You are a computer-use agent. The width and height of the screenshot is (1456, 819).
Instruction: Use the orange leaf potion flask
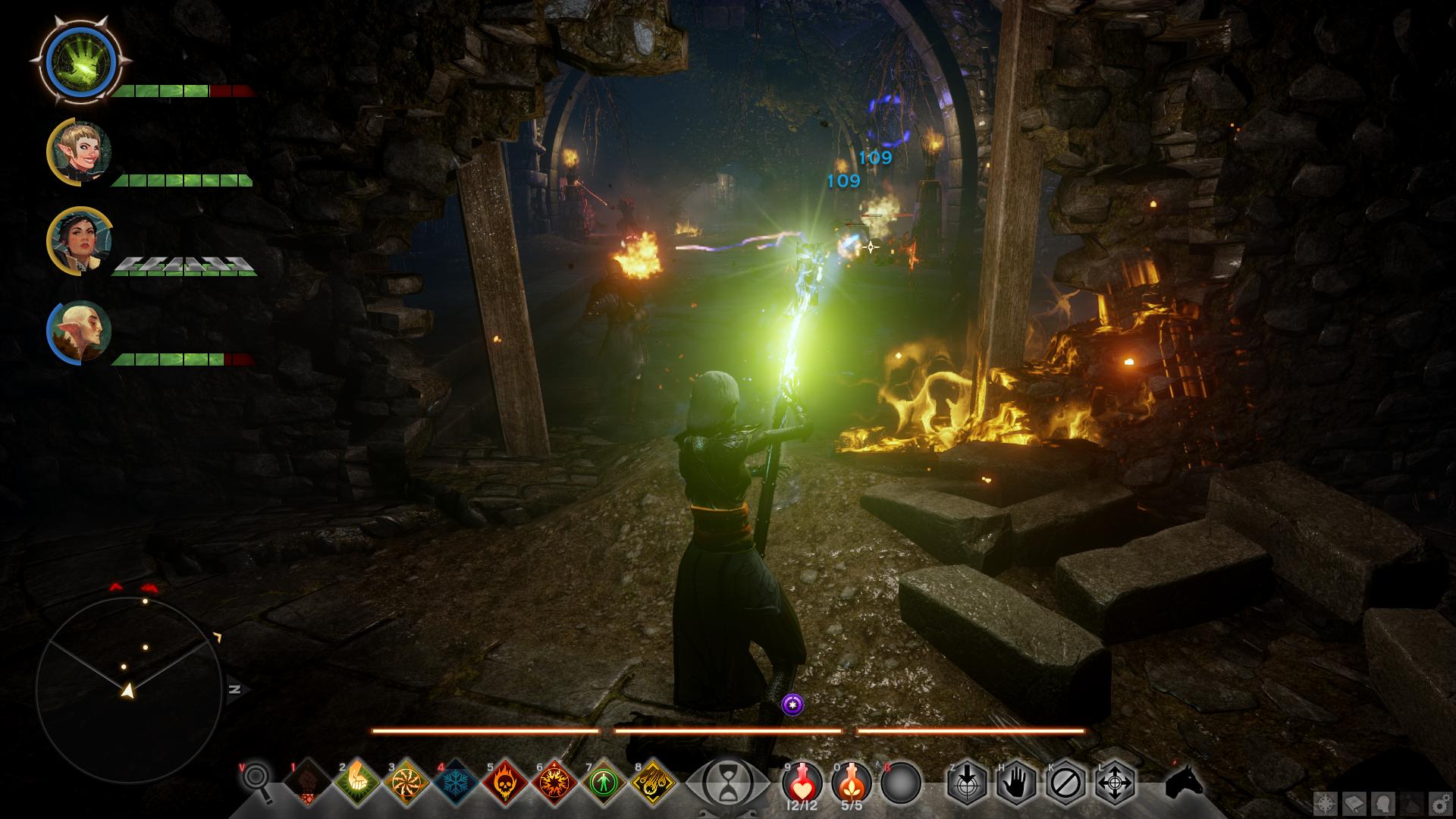pyautogui.click(x=852, y=781)
